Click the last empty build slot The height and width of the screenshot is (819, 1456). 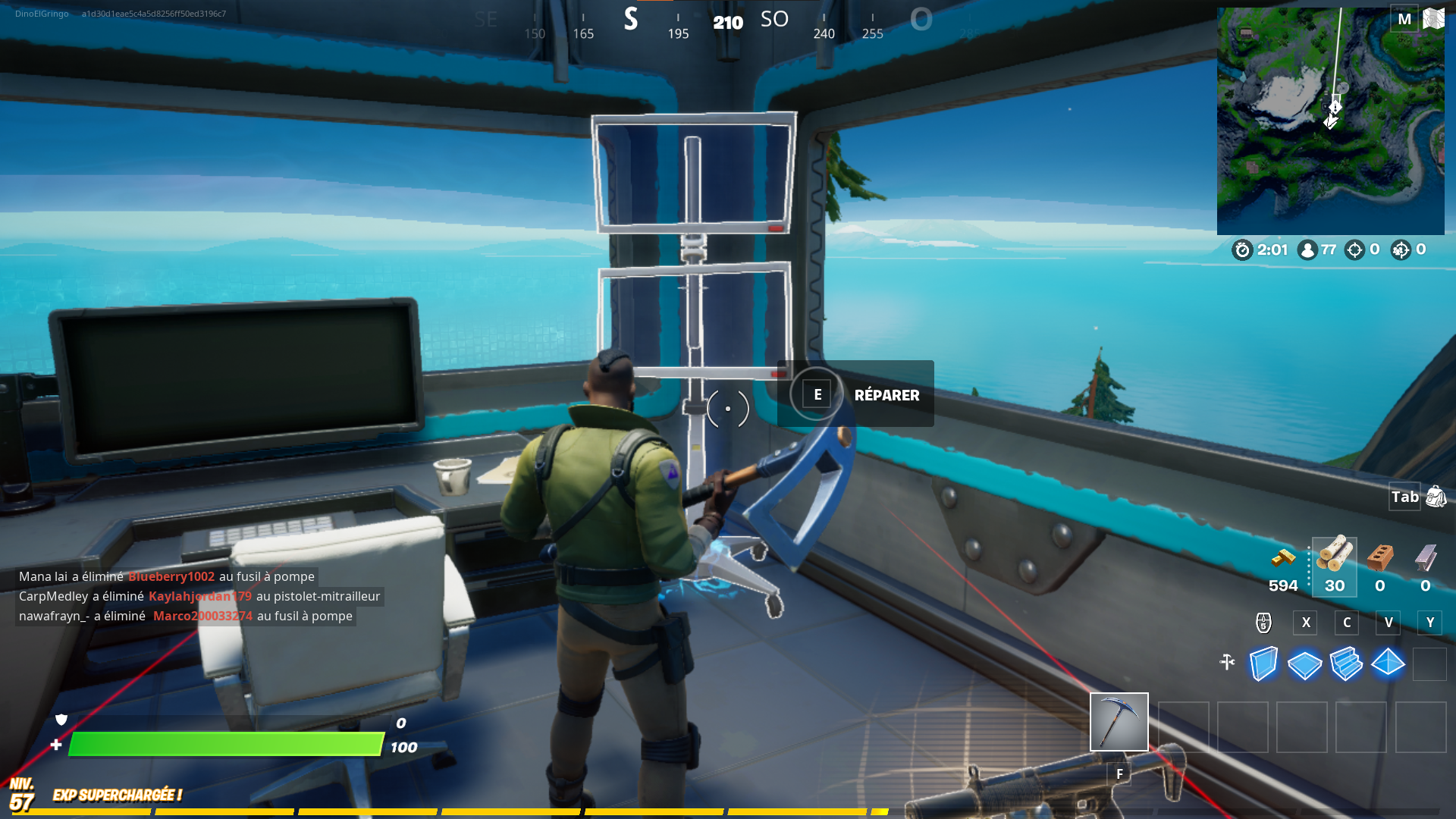click(x=1430, y=664)
